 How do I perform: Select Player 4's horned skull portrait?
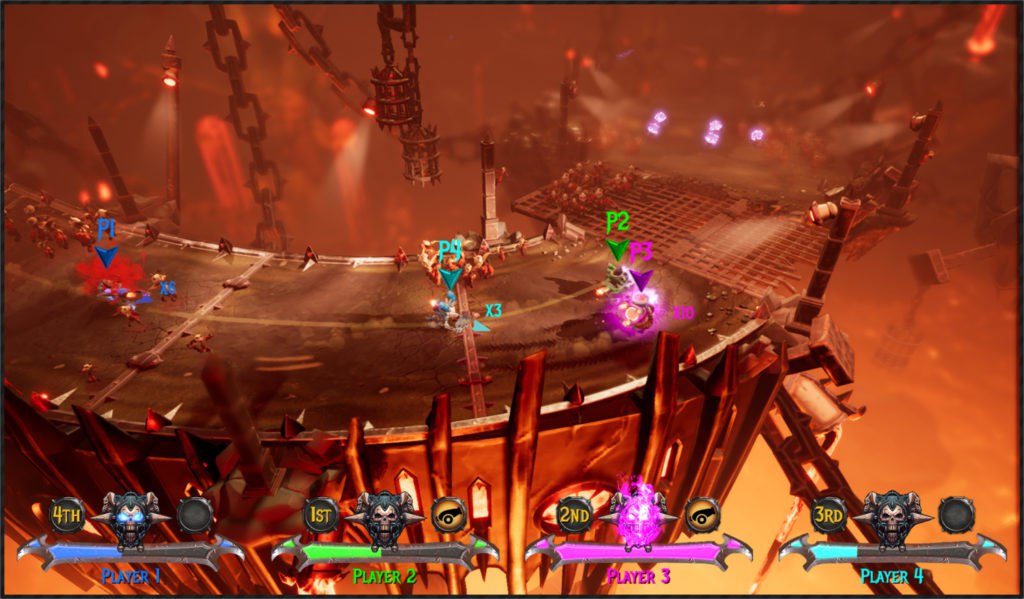[x=892, y=517]
